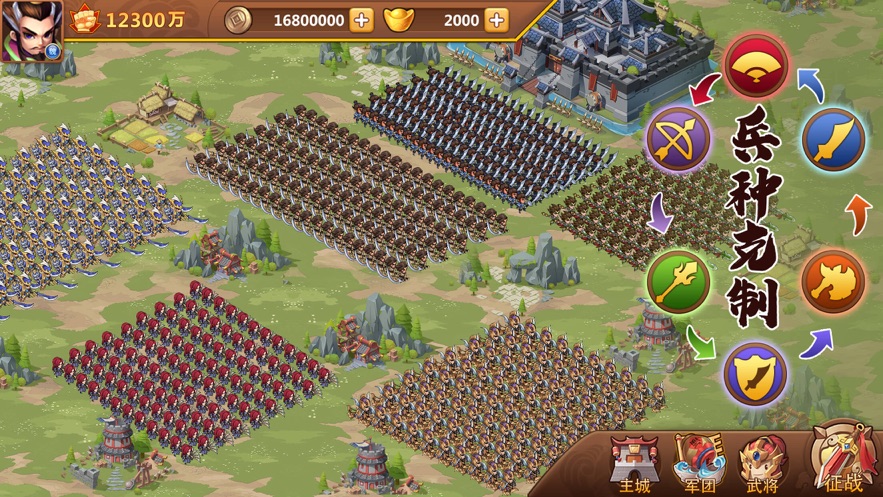Select the green spear troop icon
883x497 pixels.
[679, 281]
